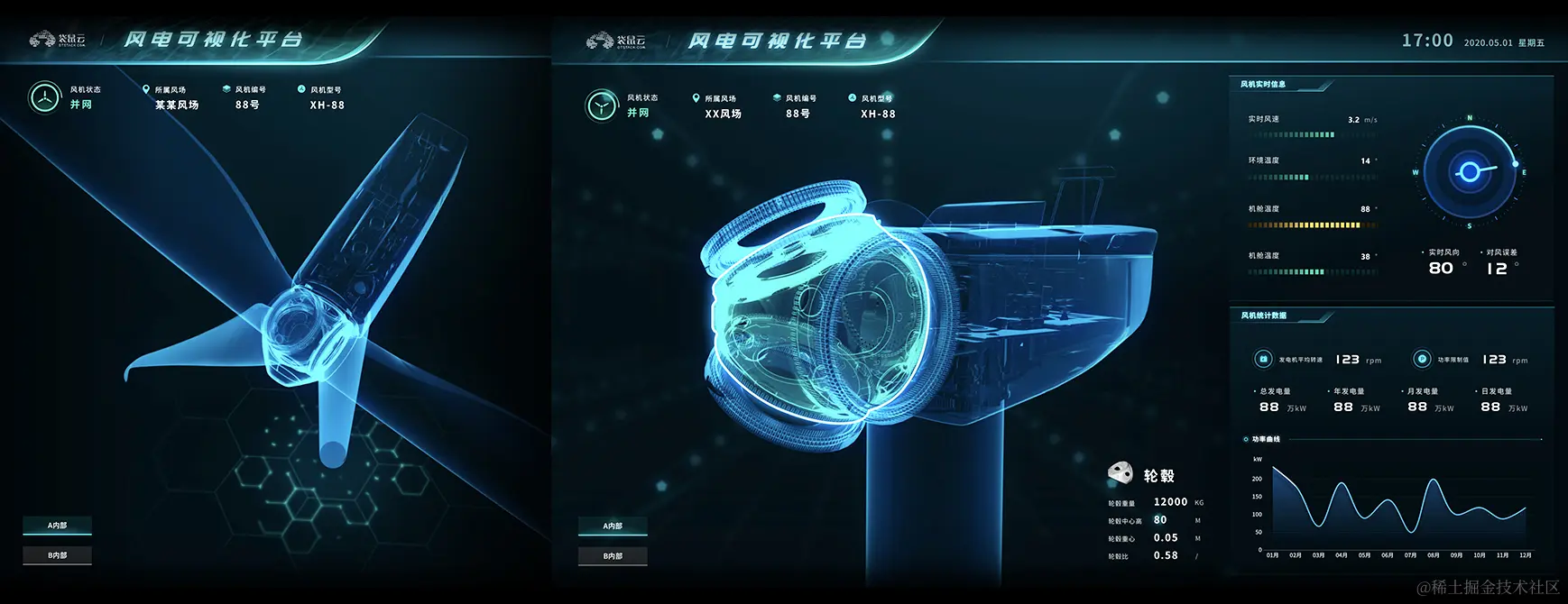Image resolution: width=1568 pixels, height=604 pixels.
Task: Open the 风机统计数据 panel header
Action: point(1264,316)
